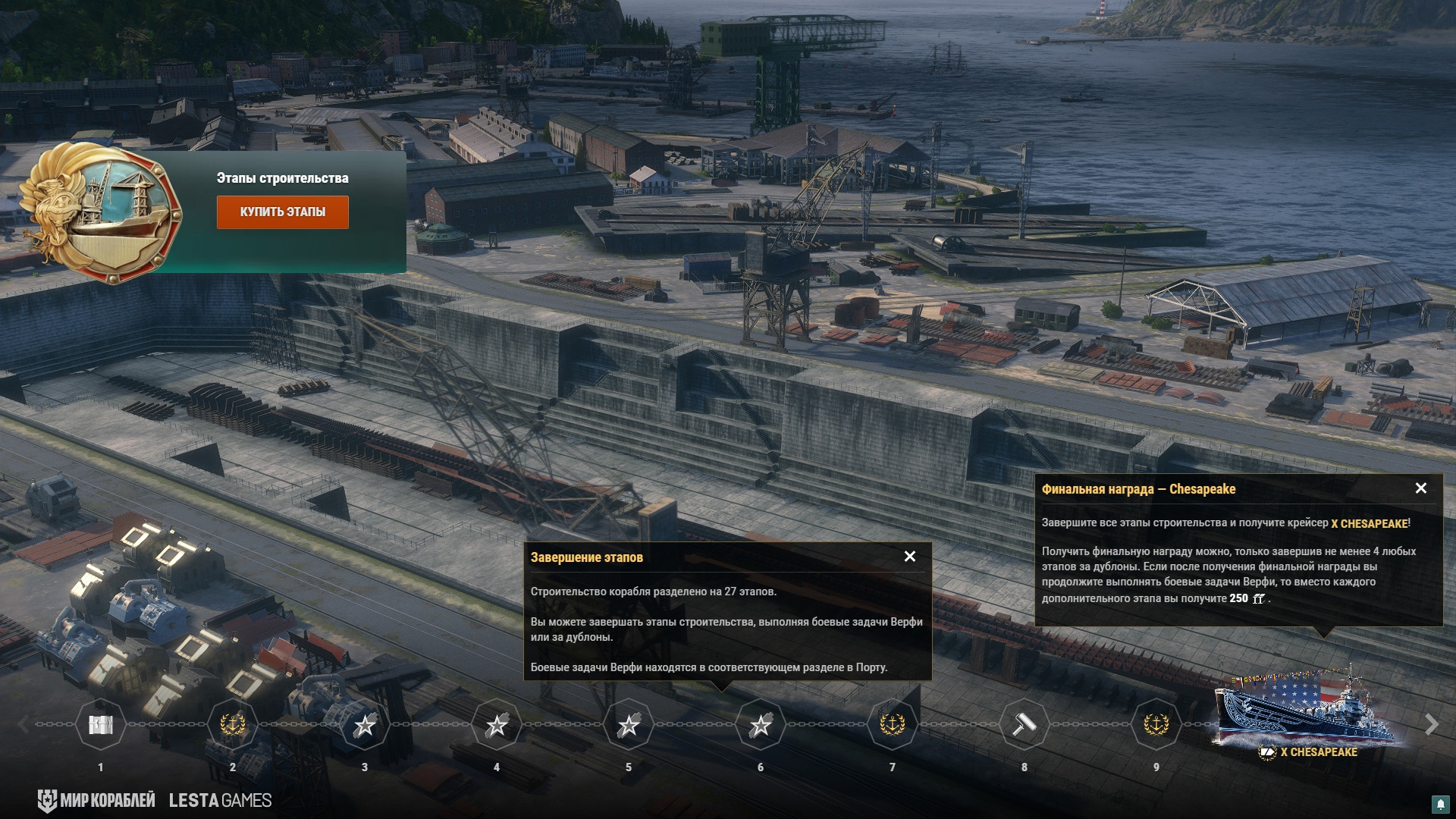
Task: Close the Финальная награда Chesapeake panel
Action: tap(1421, 488)
